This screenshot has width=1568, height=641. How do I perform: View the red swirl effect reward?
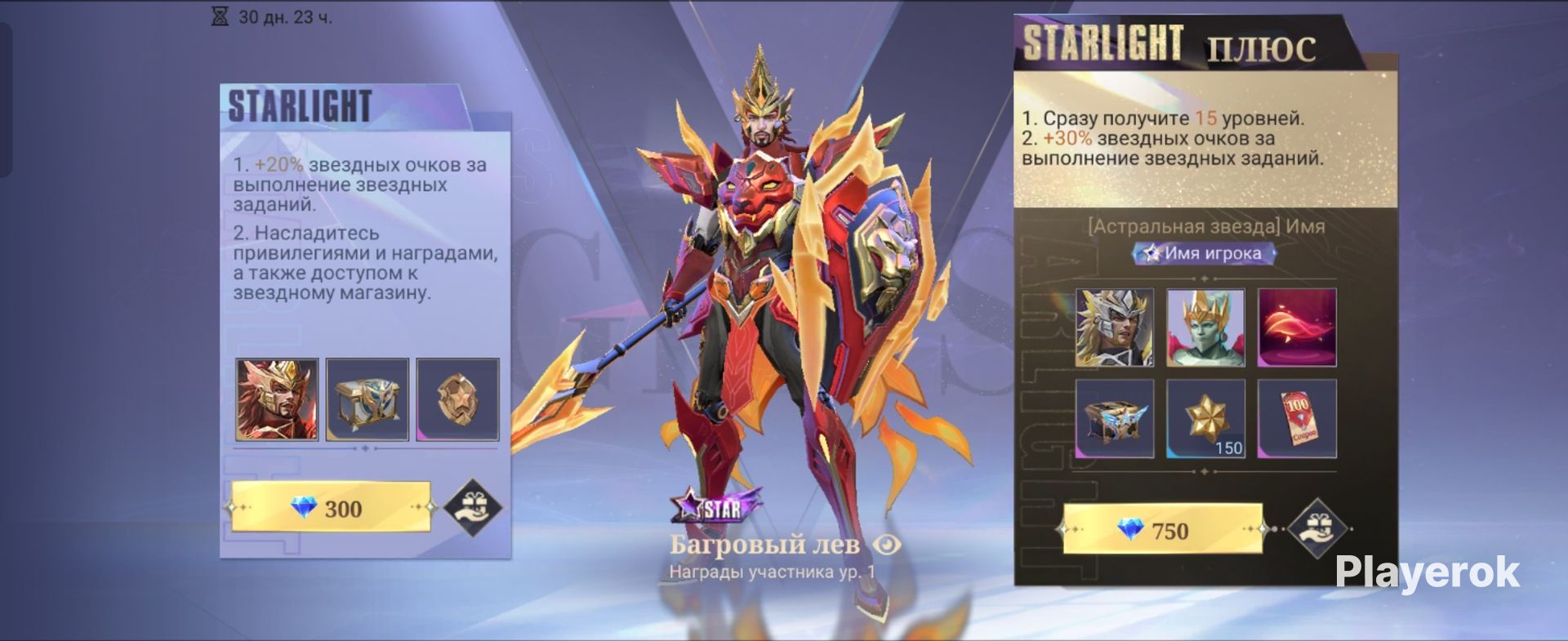tap(1297, 327)
